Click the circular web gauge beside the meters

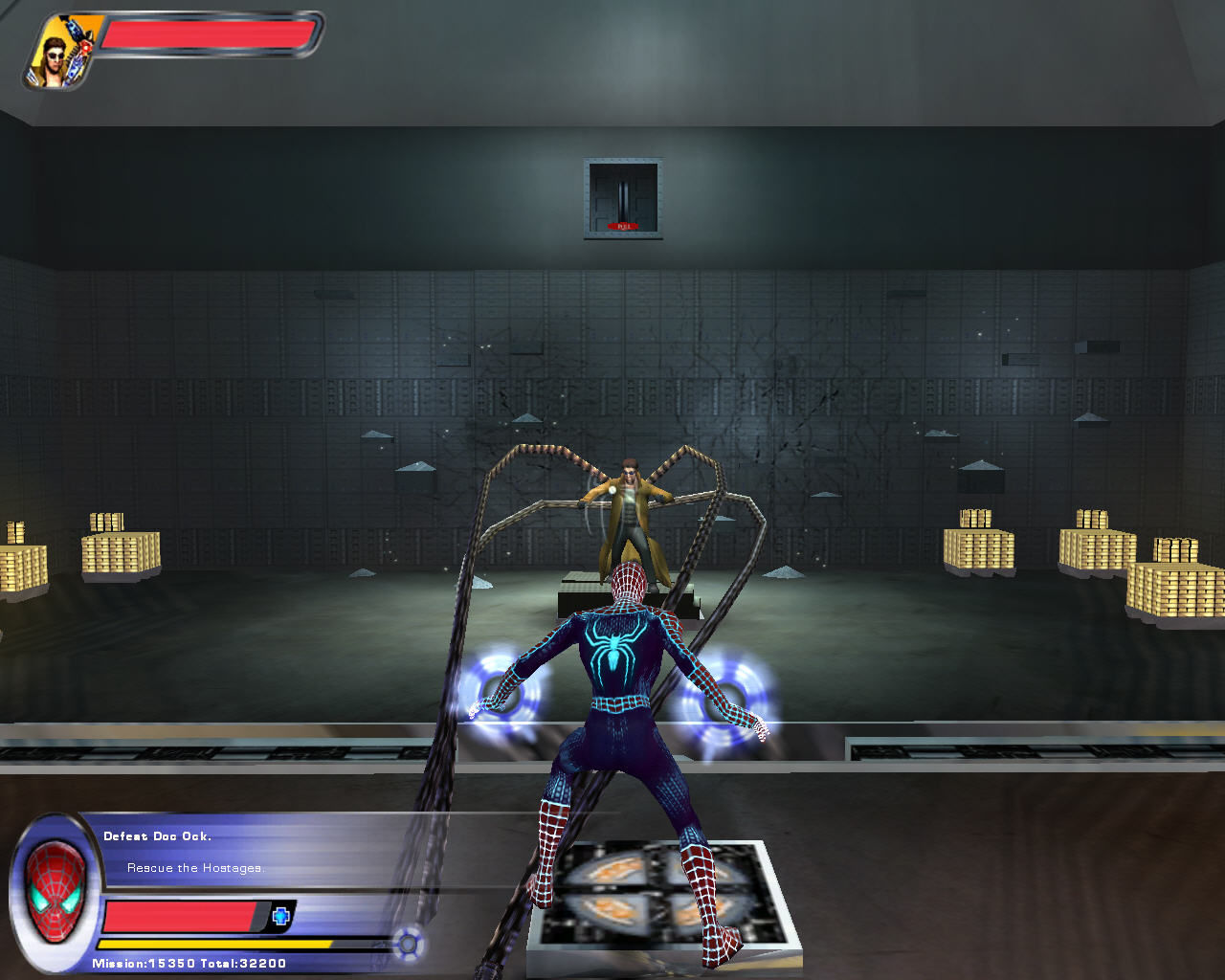409,942
